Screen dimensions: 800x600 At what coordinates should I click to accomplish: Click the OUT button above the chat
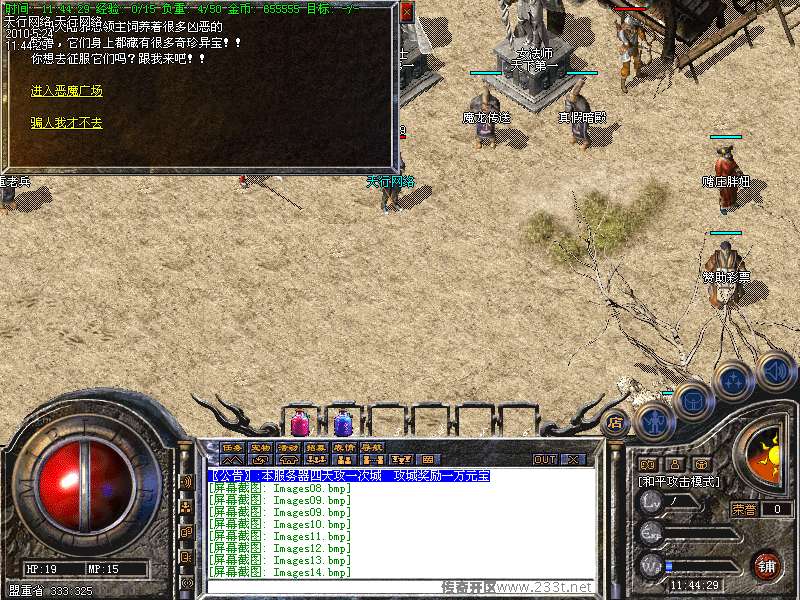[545, 460]
